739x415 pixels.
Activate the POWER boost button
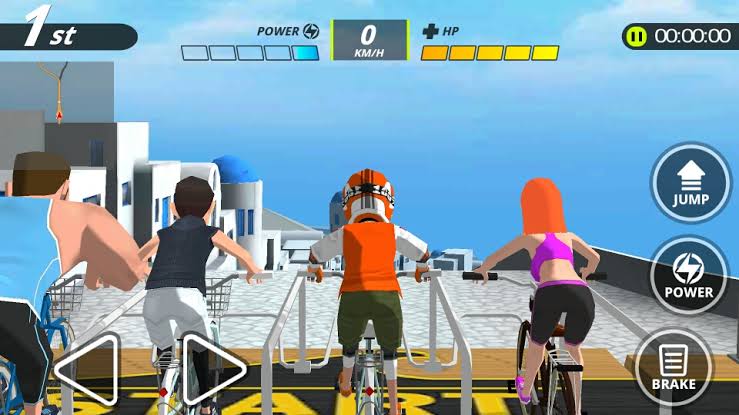[690, 274]
